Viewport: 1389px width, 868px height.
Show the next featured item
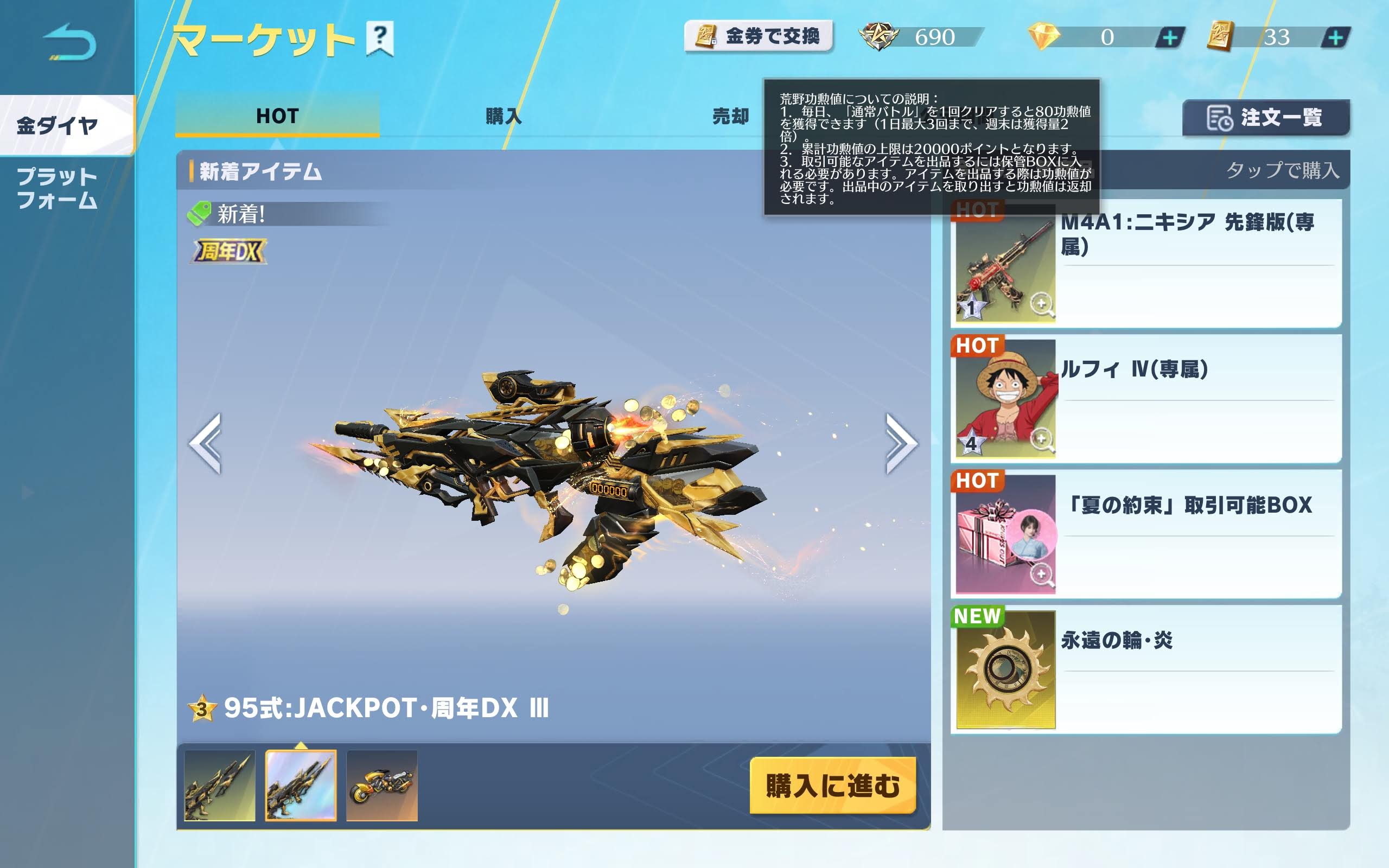[901, 443]
